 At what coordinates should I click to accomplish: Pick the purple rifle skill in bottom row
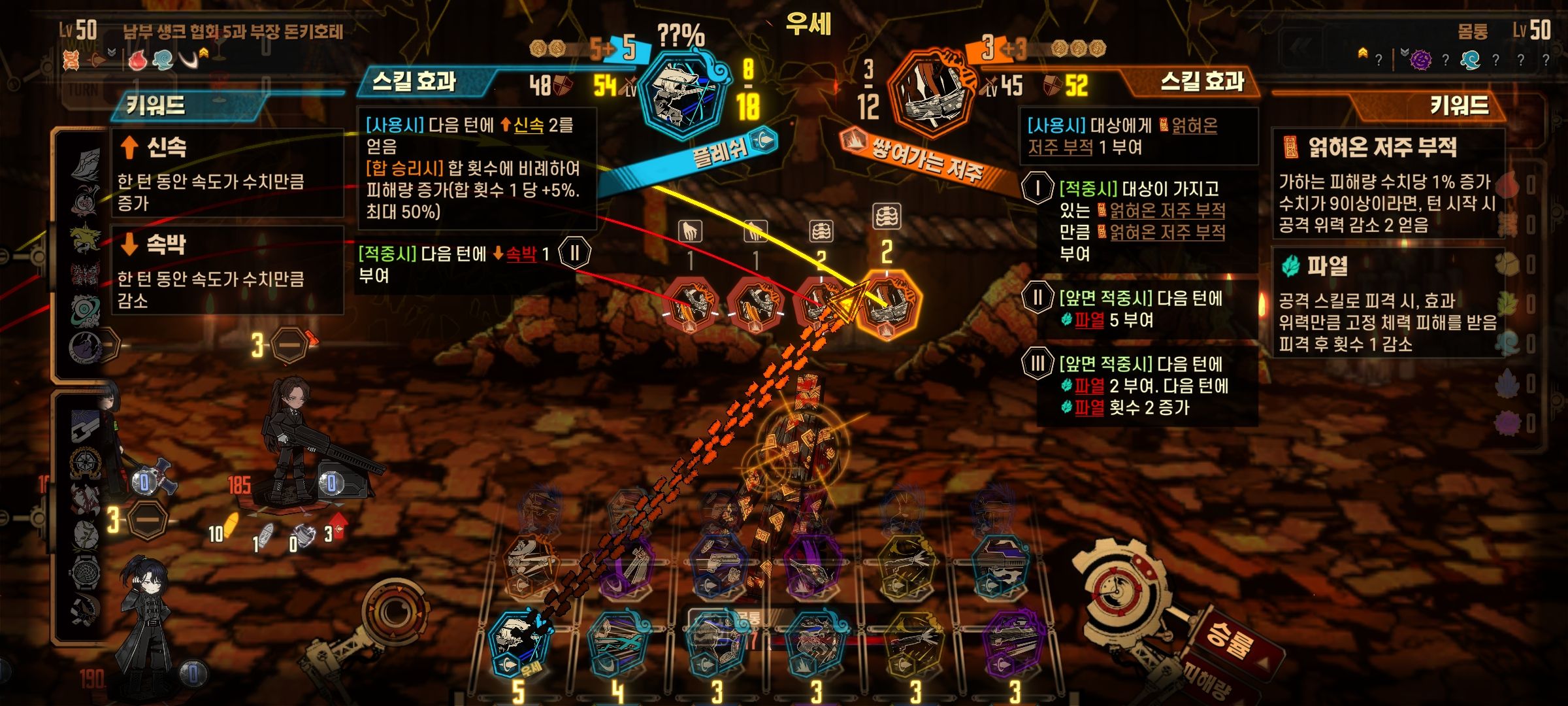[x=1013, y=644]
